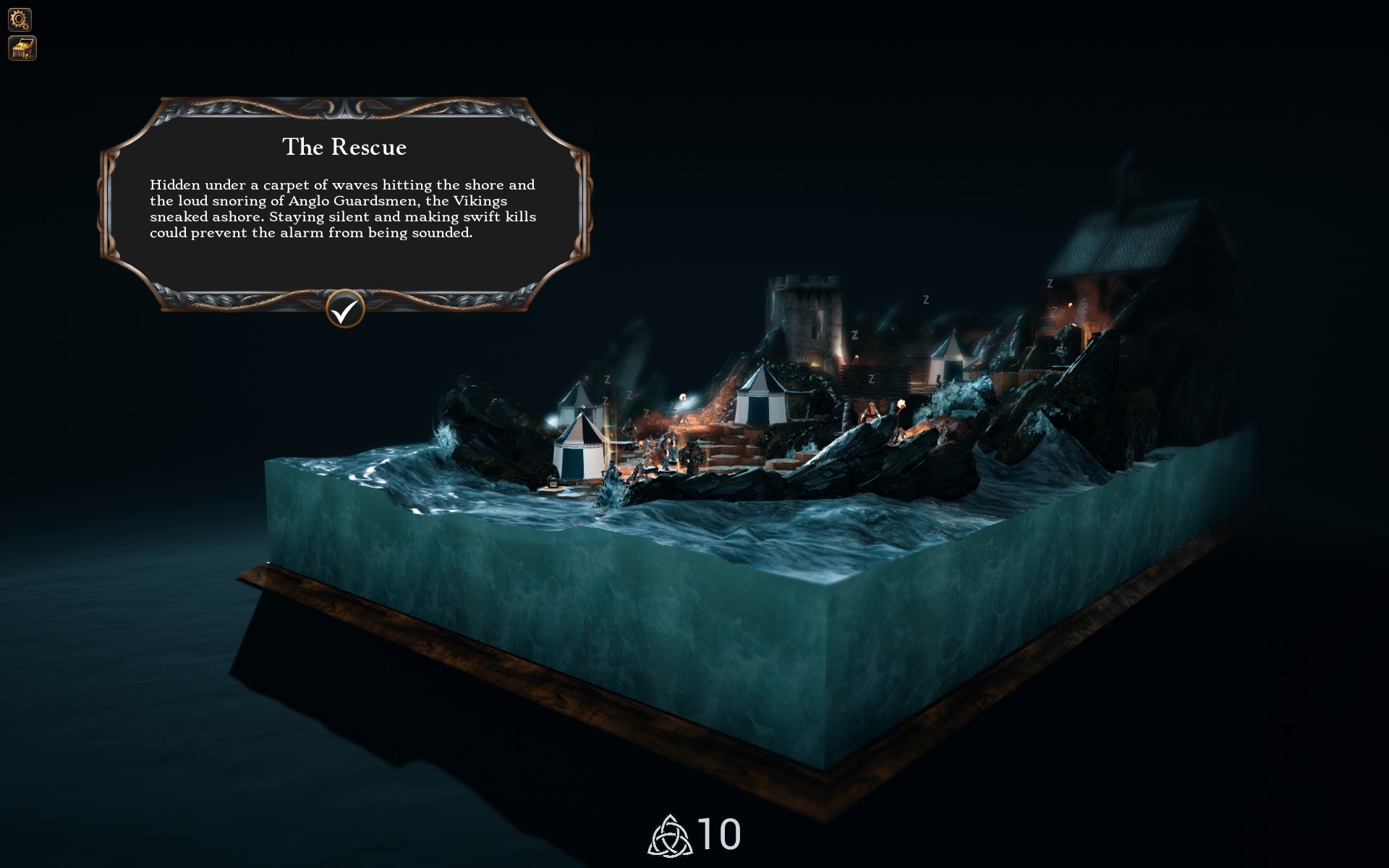Open the gear settings menu
Screen dimensions: 1389x868
pos(20,19)
